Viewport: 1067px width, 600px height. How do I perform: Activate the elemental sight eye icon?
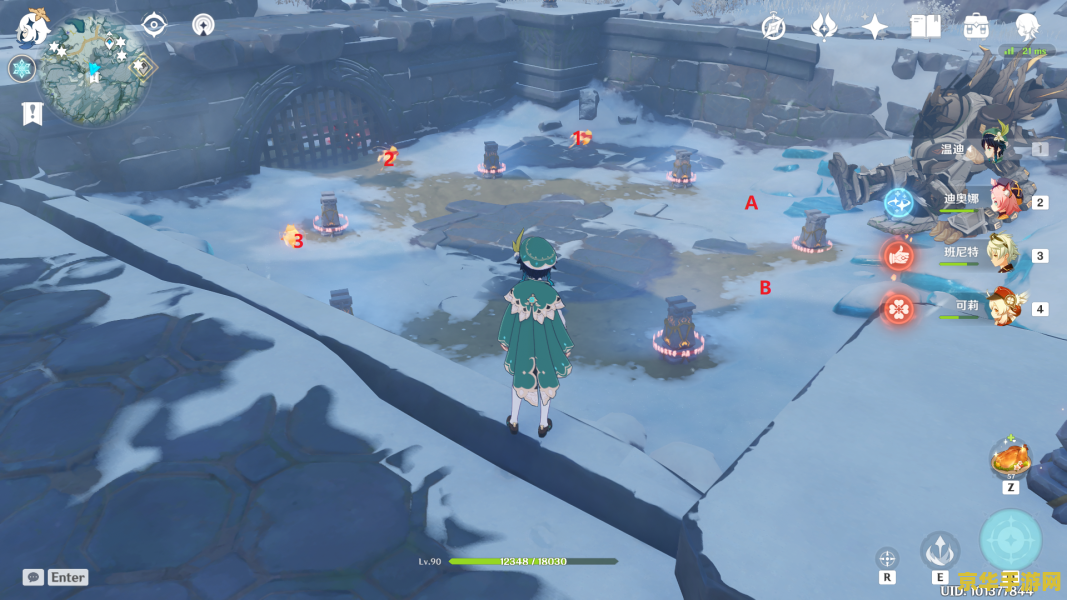(153, 25)
